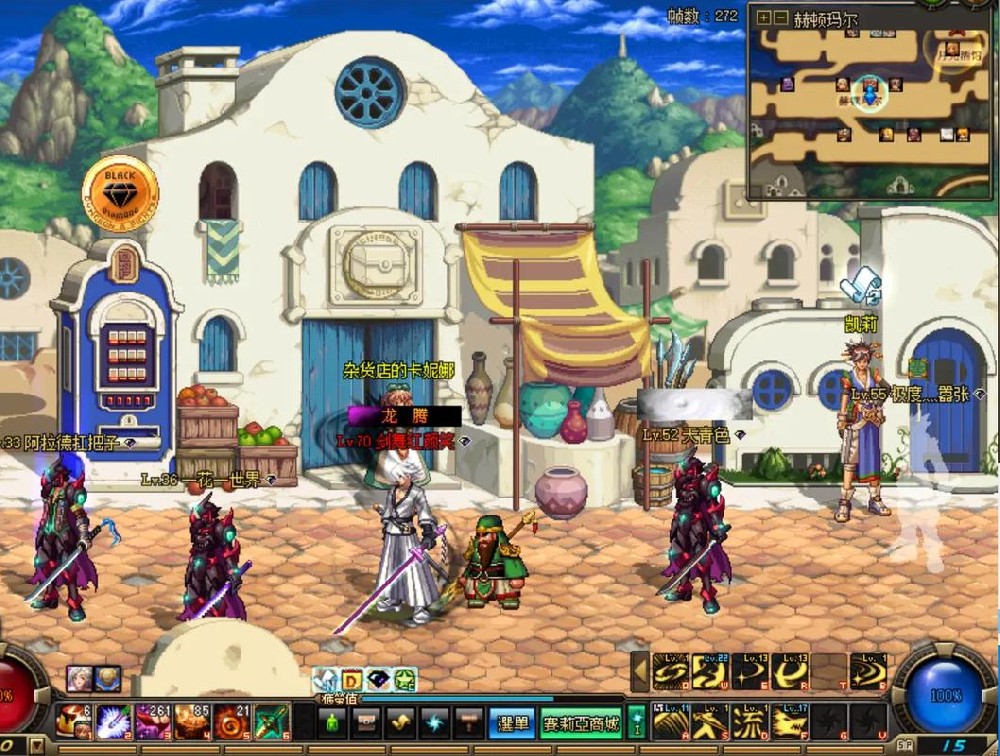The image size is (1000, 756).
Task: Open the orange D icon above toolbar
Action: 352,680
